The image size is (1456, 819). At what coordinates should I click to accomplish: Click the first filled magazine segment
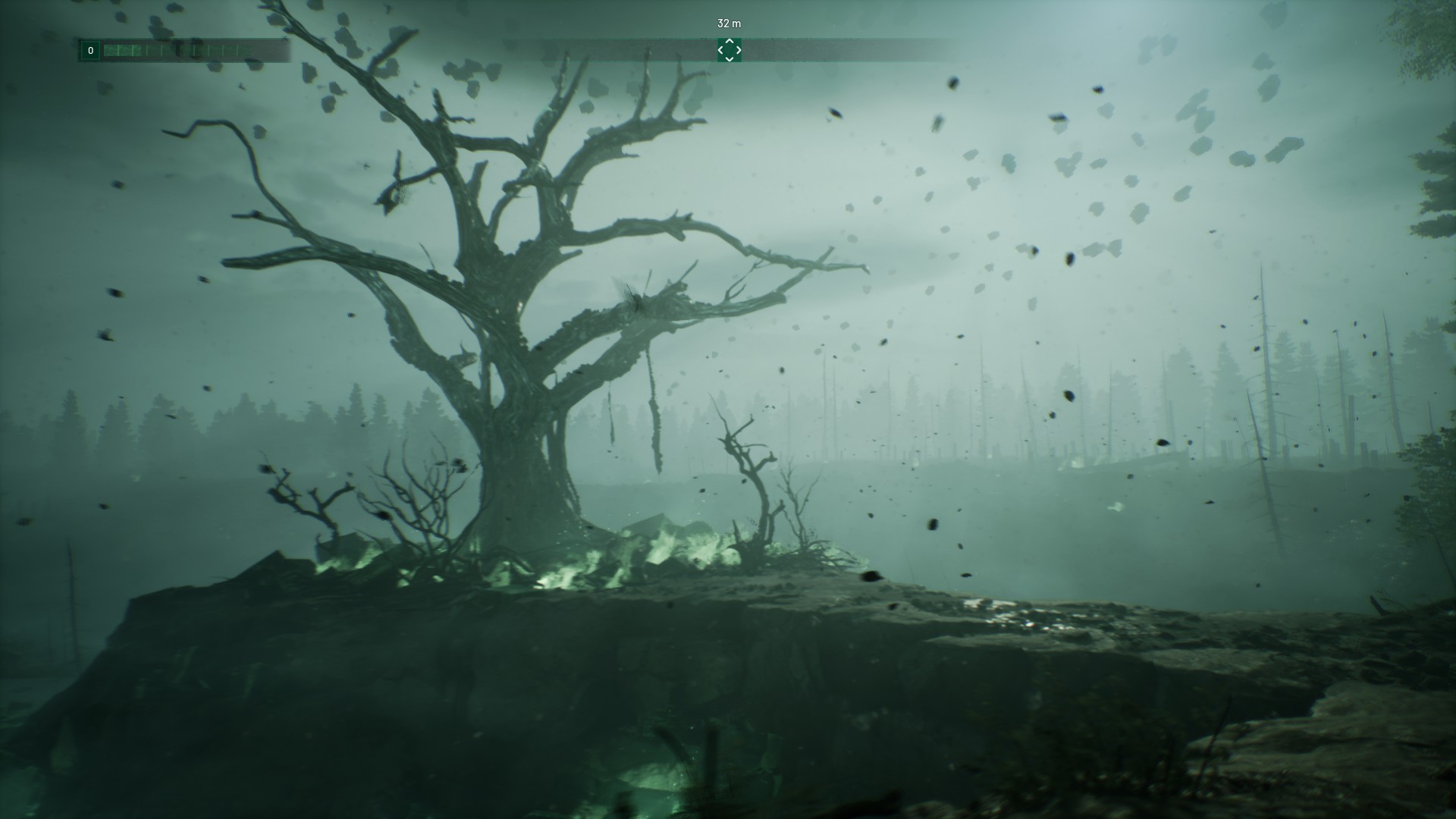(x=111, y=51)
